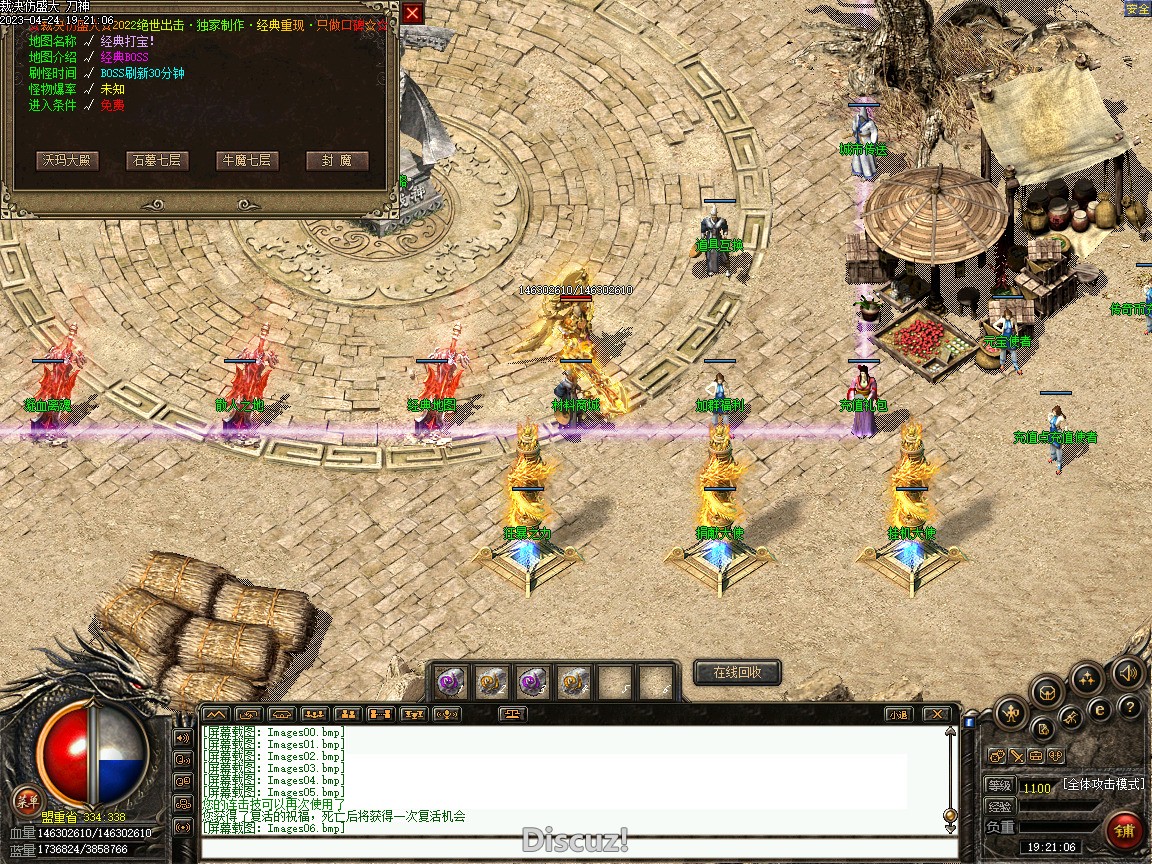Viewport: 1152px width, 864px height.
Task: Click the round 'e' icon
Action: [1099, 710]
